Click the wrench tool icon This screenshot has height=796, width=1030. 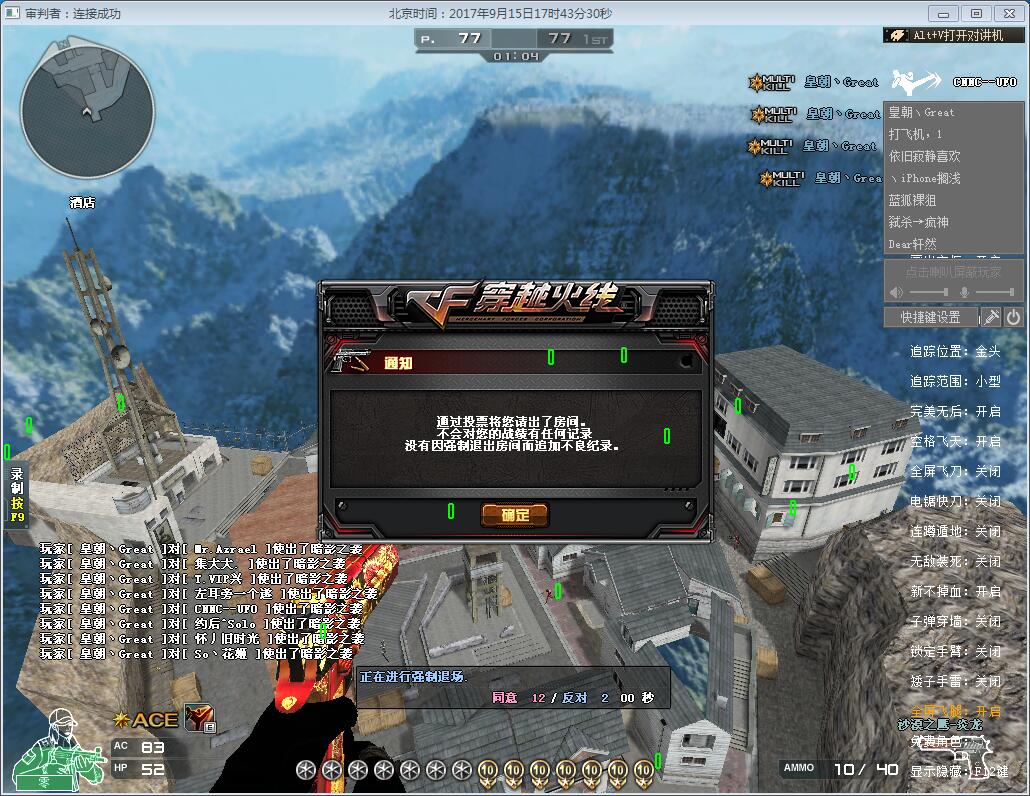tap(990, 317)
